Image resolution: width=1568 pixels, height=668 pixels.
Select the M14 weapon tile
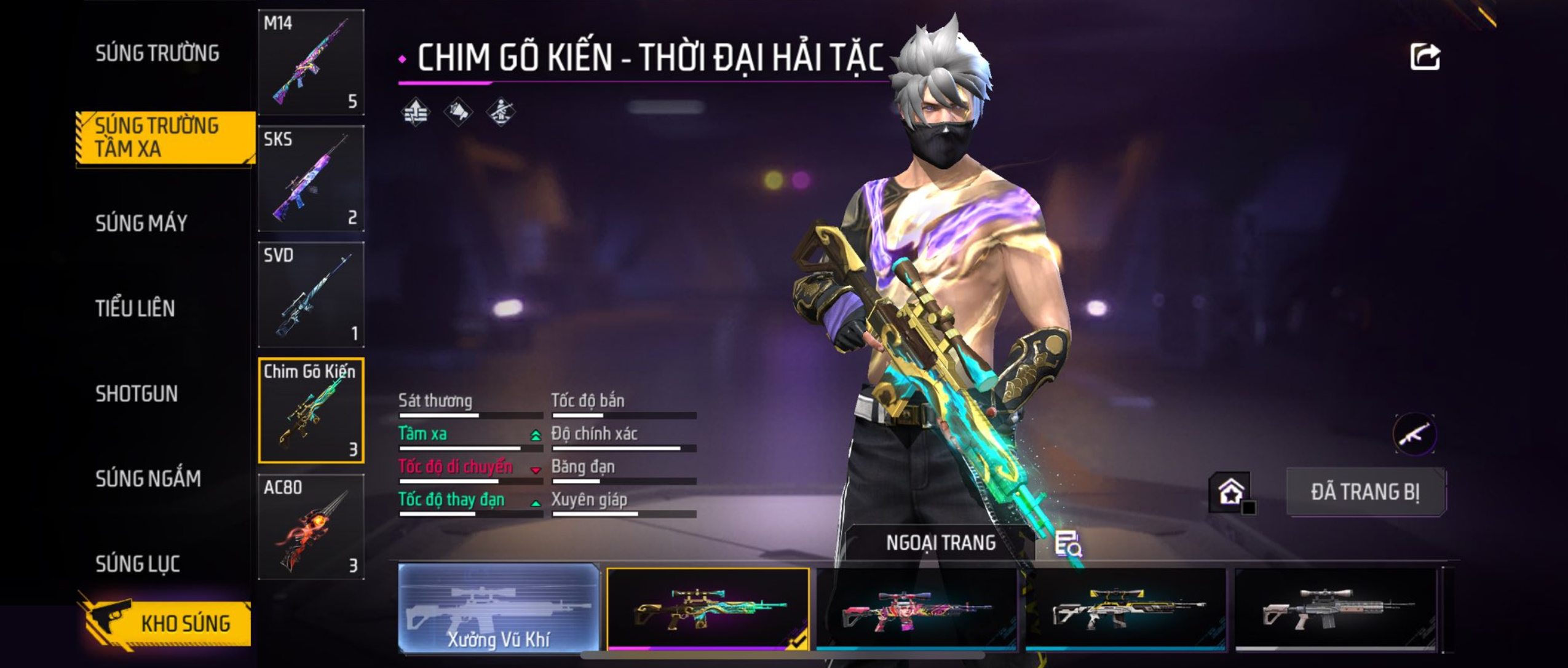point(311,62)
